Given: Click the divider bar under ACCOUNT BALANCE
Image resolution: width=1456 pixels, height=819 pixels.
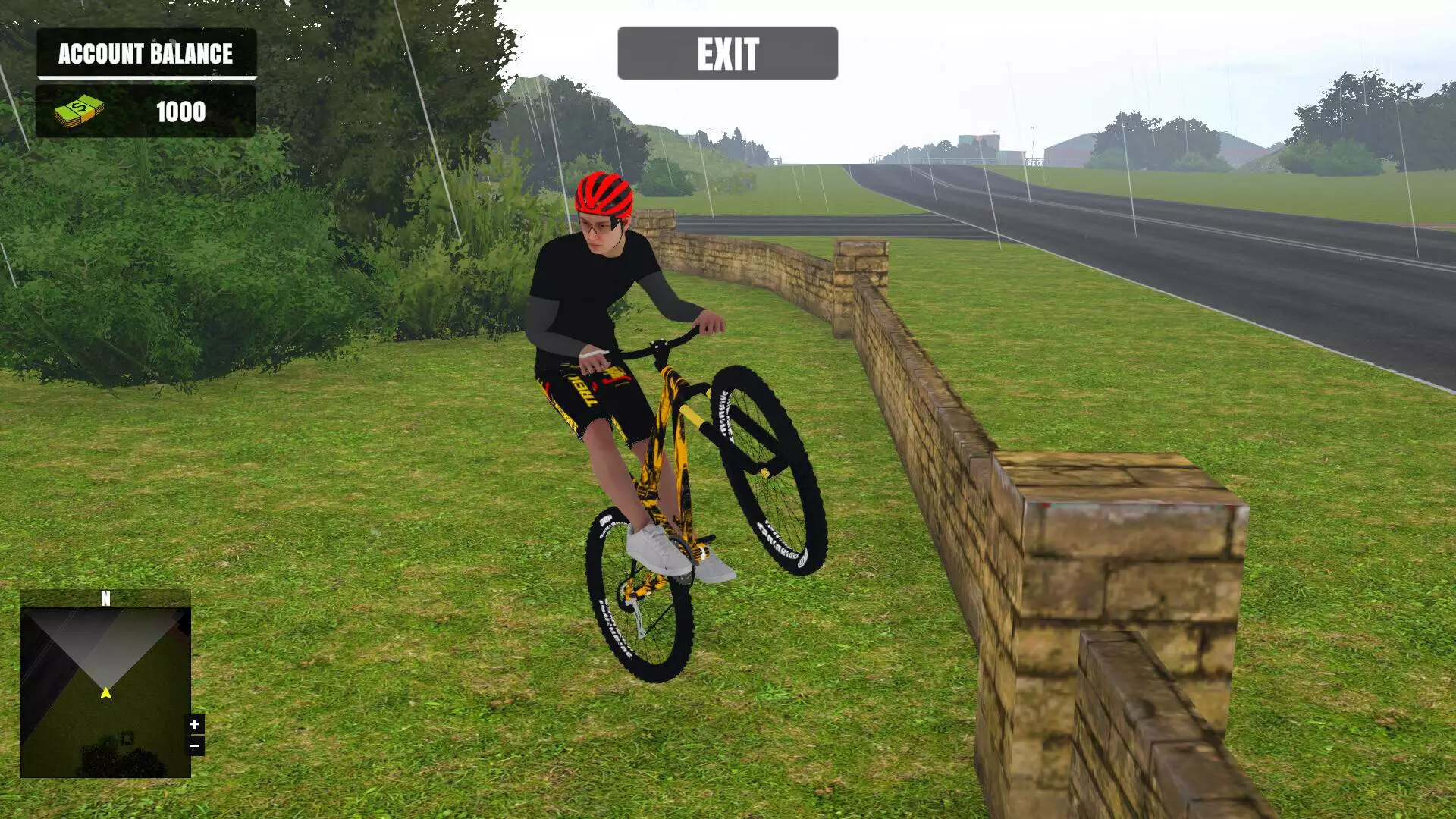Looking at the screenshot, I should pos(146,78).
